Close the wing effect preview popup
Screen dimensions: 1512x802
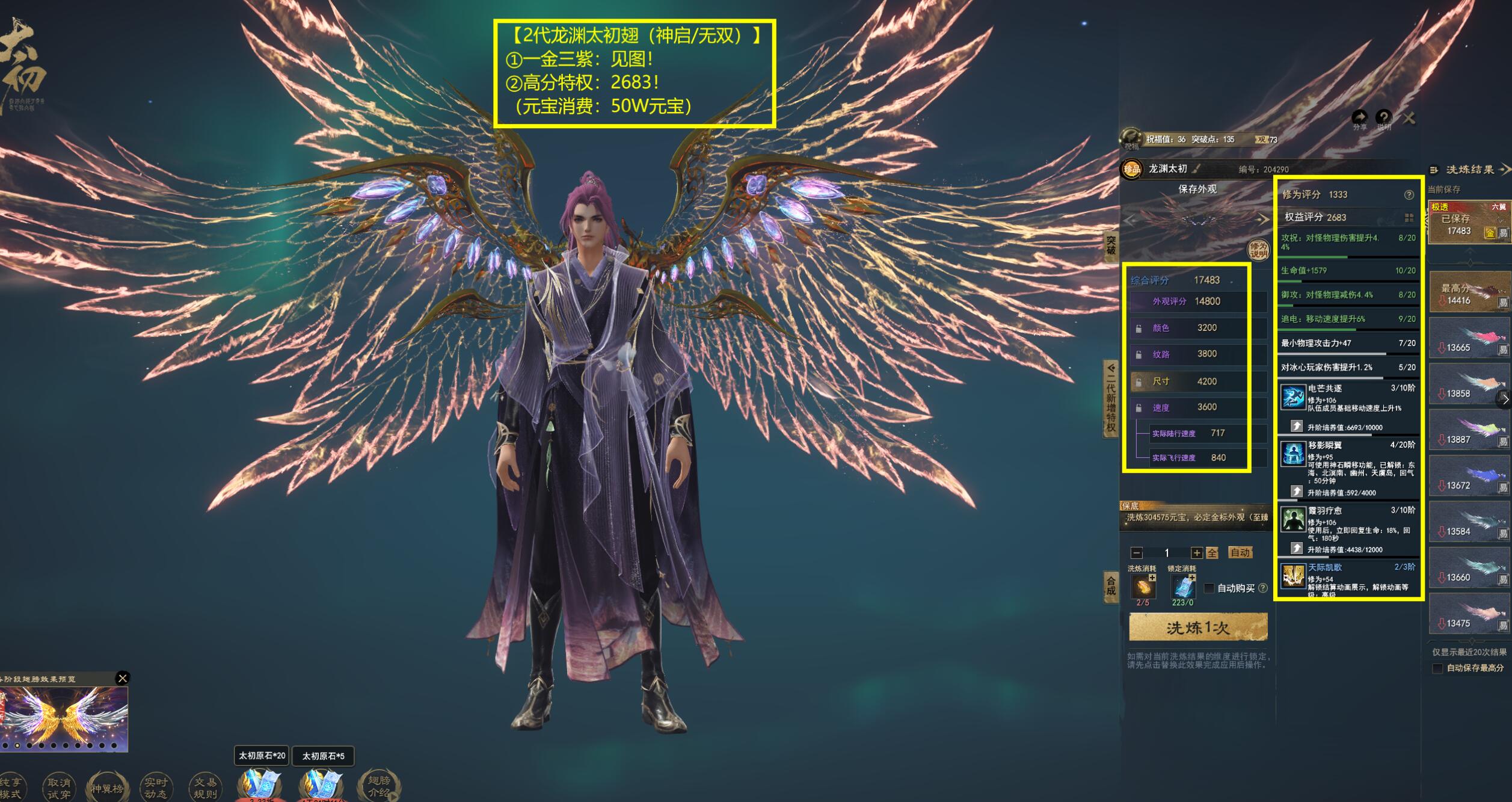123,678
